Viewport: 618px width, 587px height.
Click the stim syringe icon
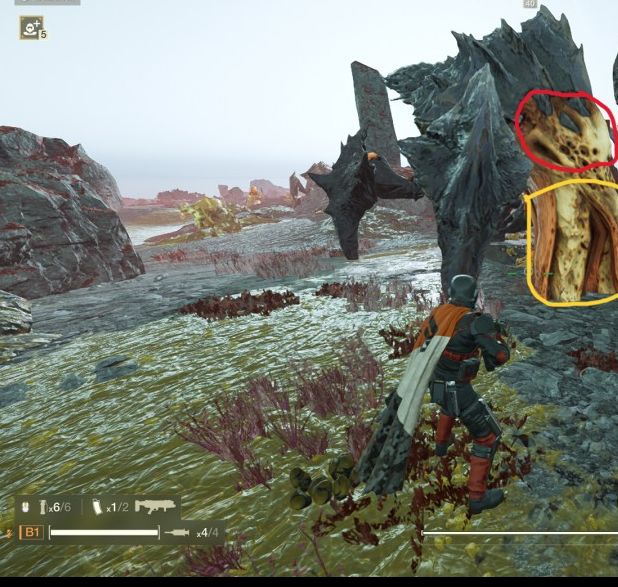point(178,533)
